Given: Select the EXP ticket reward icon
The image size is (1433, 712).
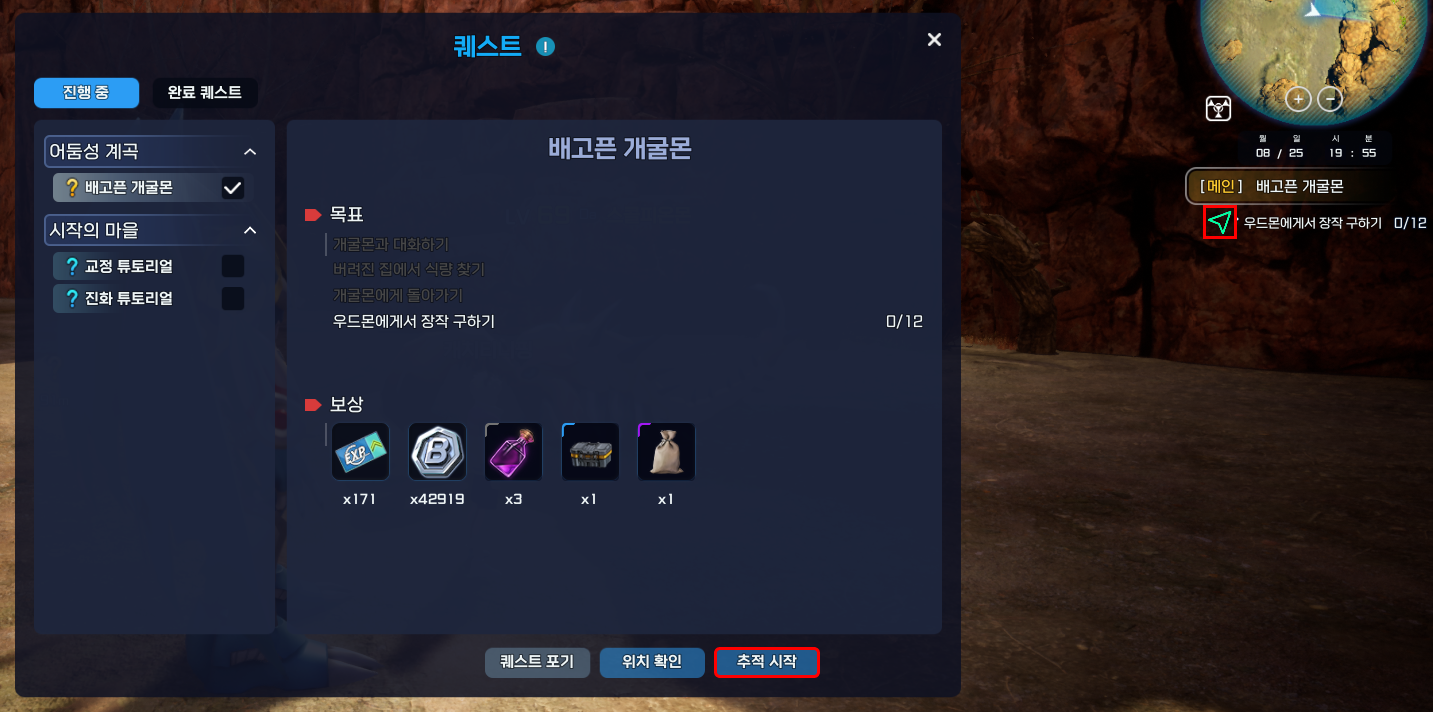Looking at the screenshot, I should [360, 451].
